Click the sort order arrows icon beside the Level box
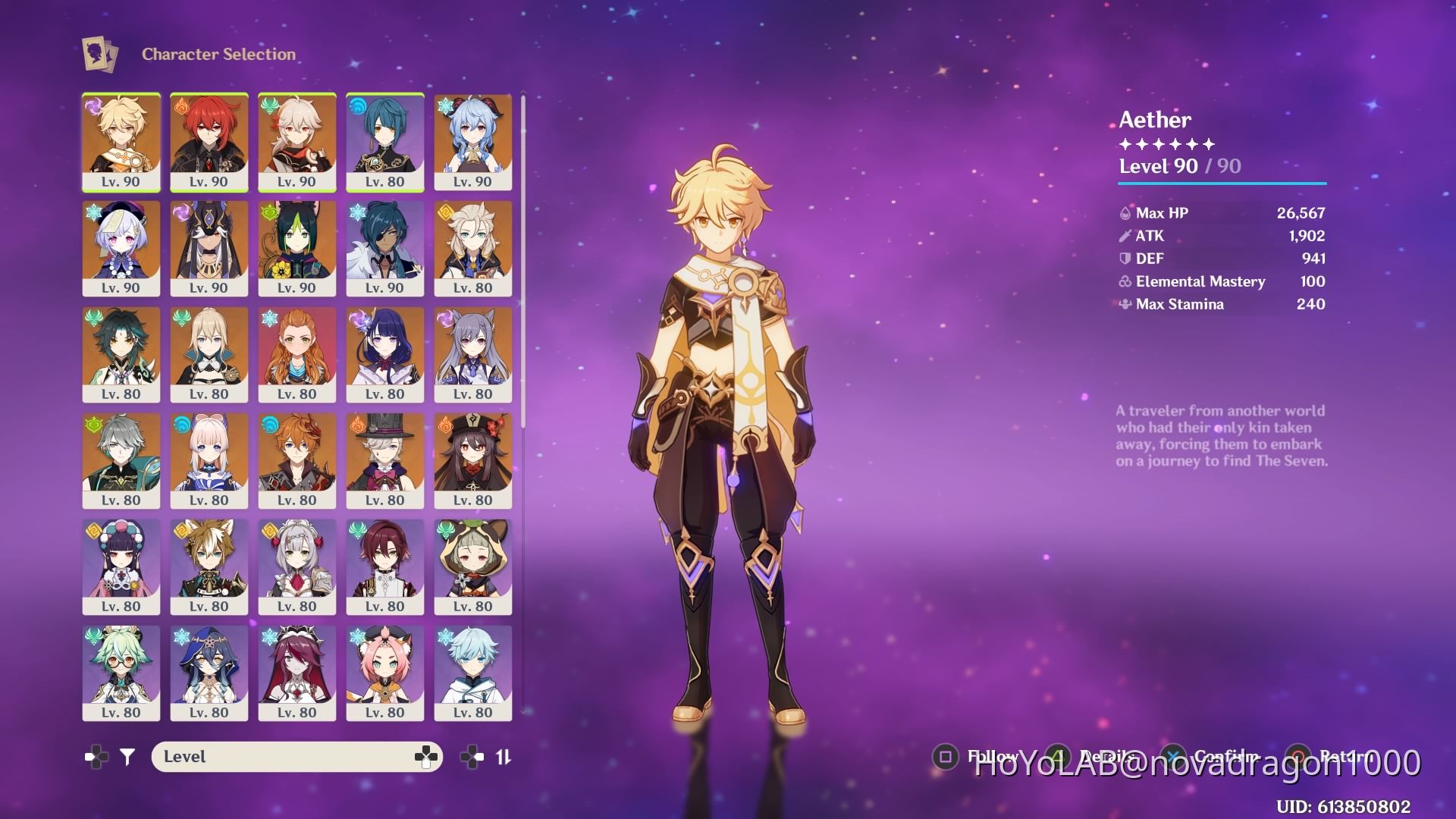This screenshot has width=1456, height=819. coord(503,756)
